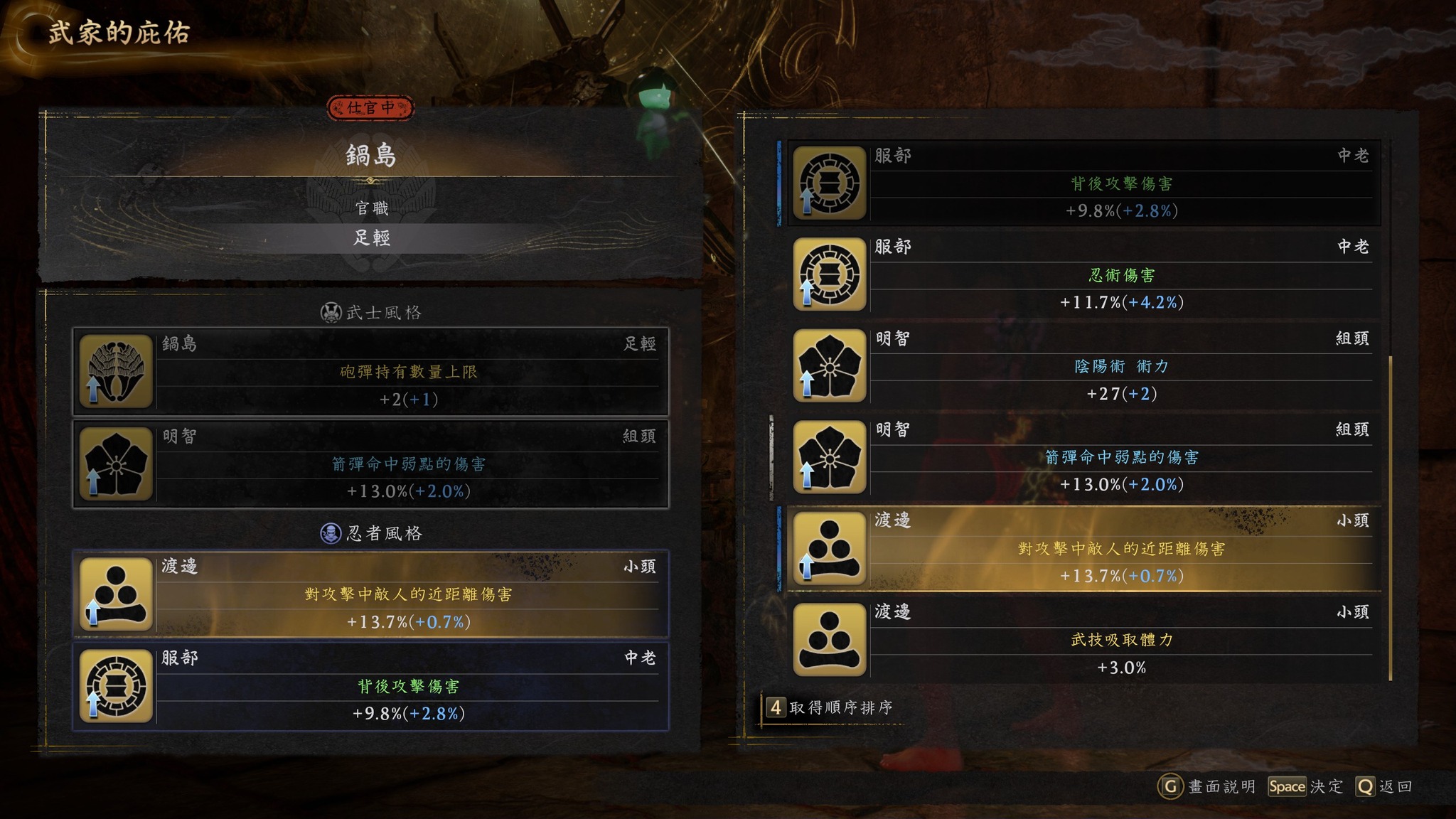Click the 仕官中 red banner above 鍋島
Viewport: 1456px width, 819px height.
tap(370, 108)
